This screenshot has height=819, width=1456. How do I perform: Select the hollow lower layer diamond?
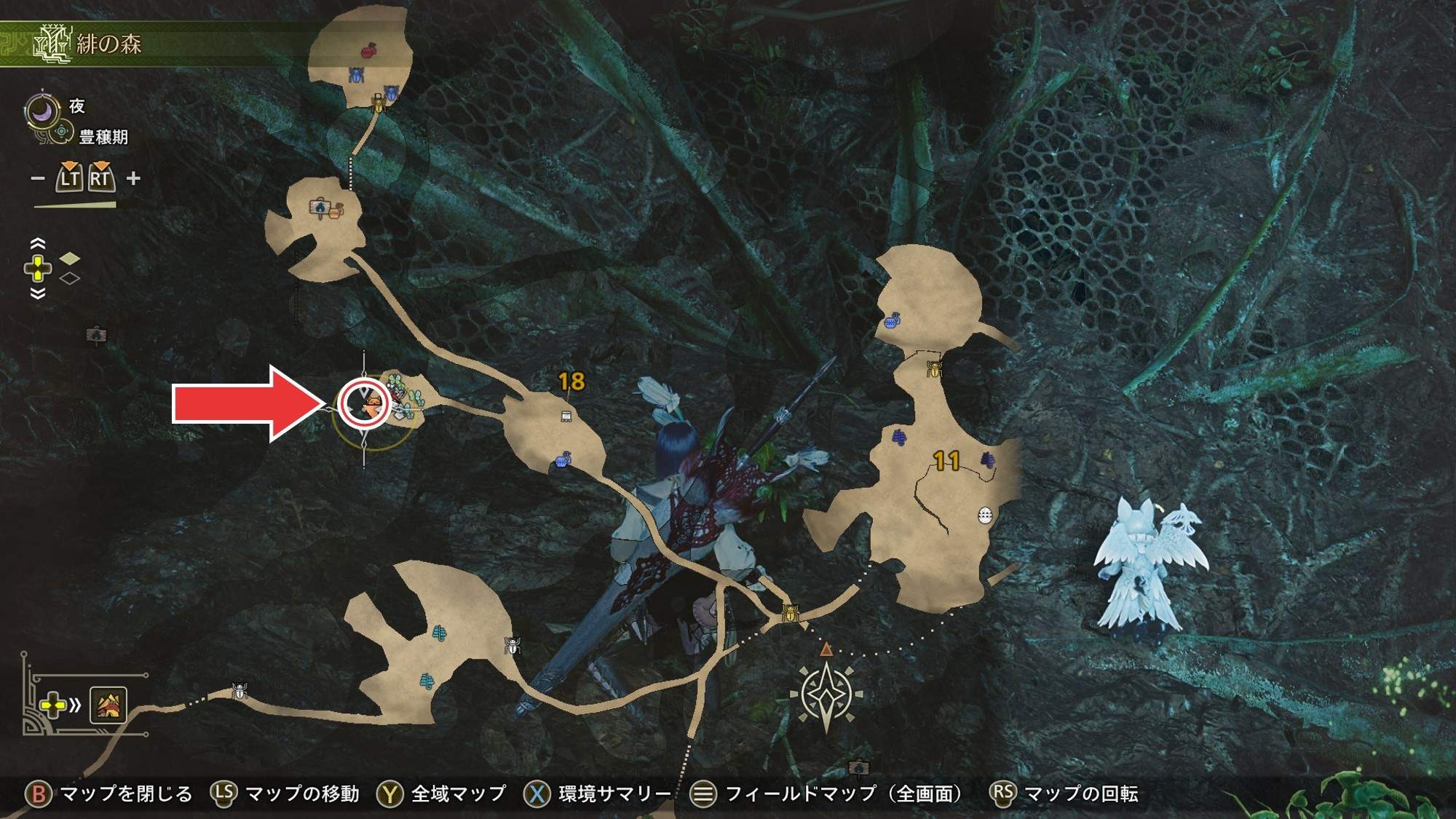70,277
